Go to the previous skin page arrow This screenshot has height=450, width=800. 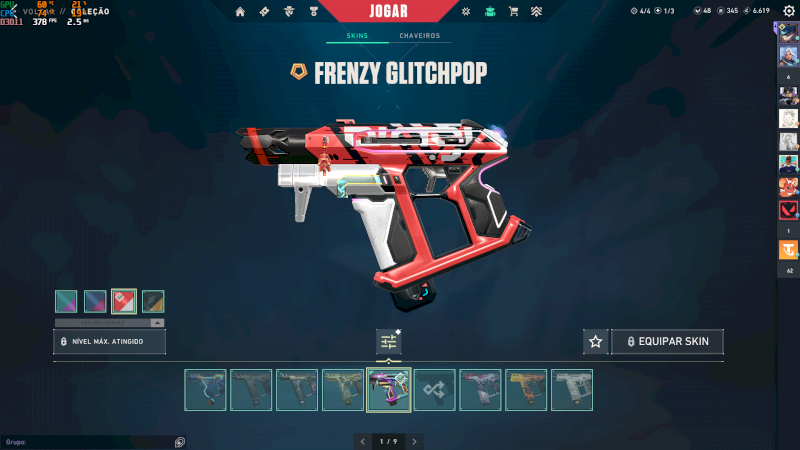coord(363,441)
